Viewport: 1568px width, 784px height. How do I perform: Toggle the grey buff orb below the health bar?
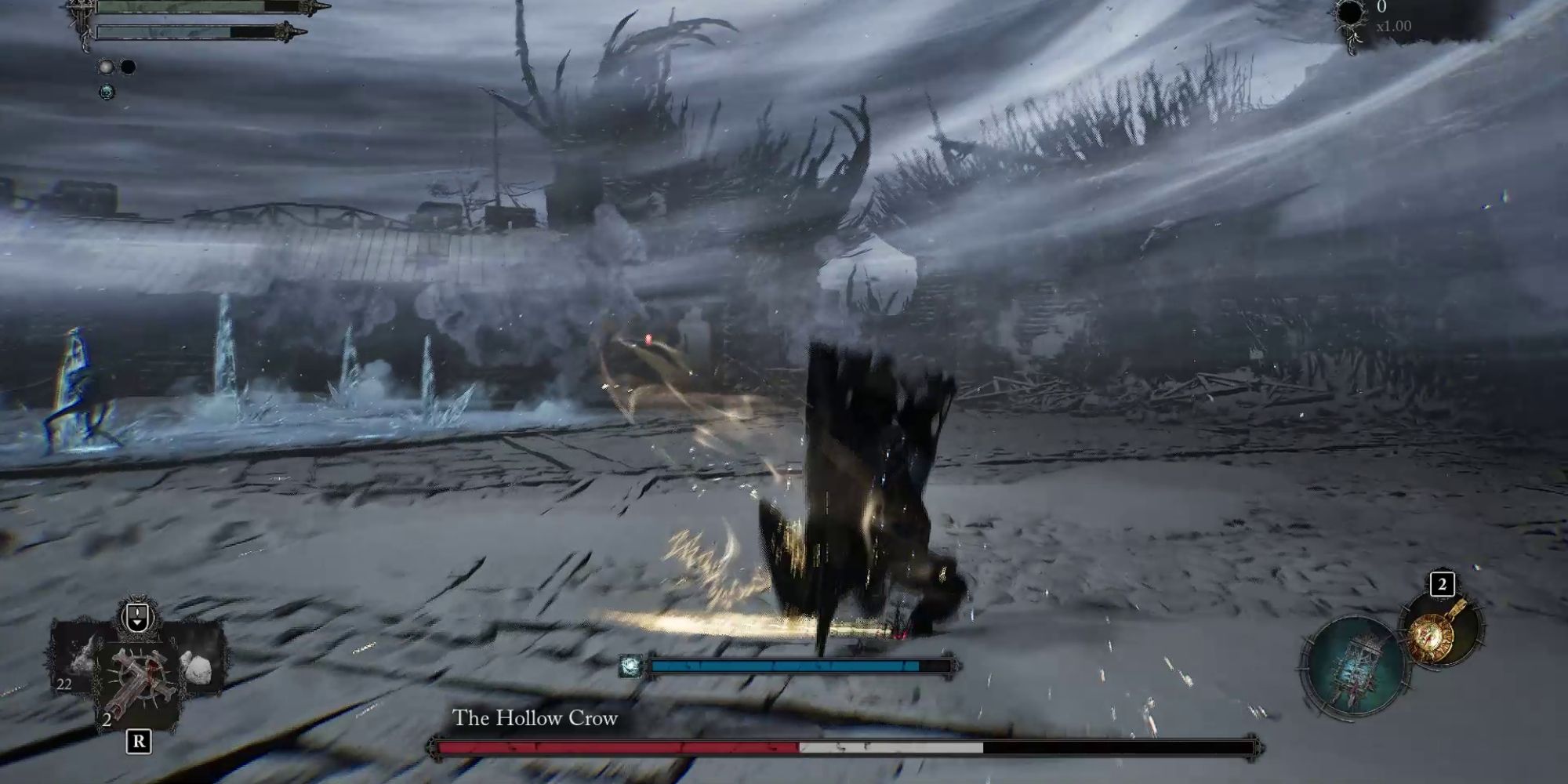click(106, 67)
